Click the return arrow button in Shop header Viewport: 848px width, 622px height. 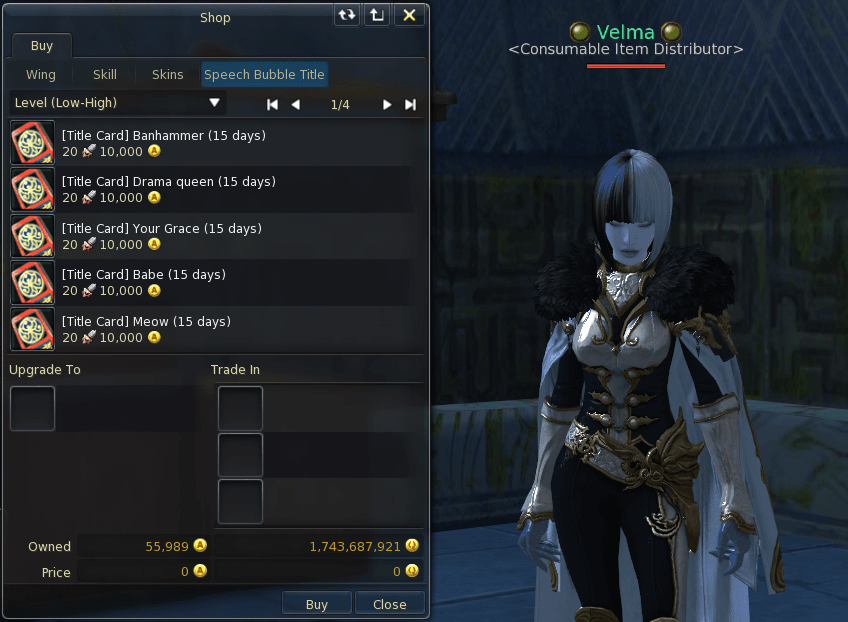376,16
